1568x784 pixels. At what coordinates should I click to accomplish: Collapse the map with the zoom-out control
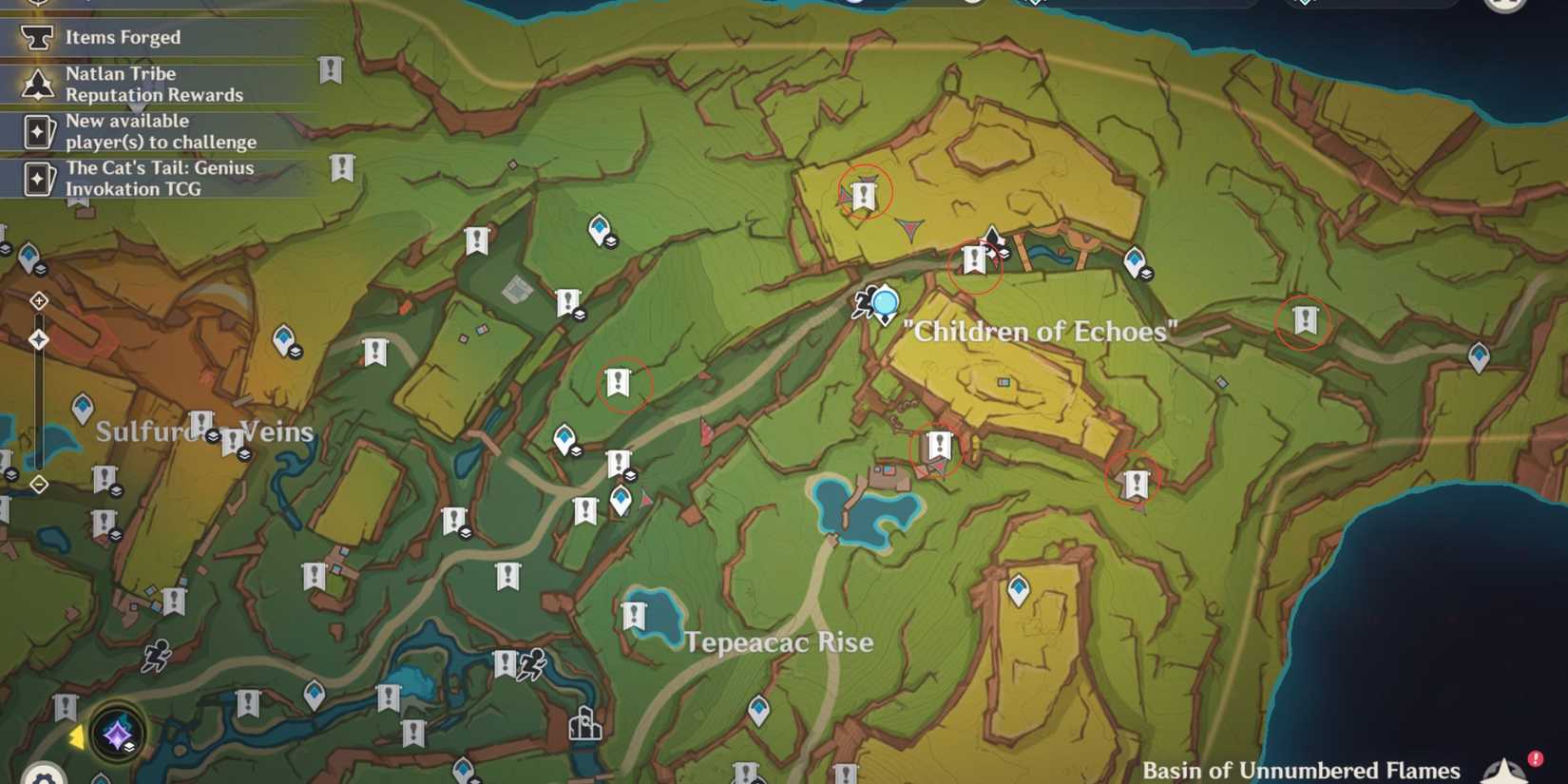pos(38,484)
